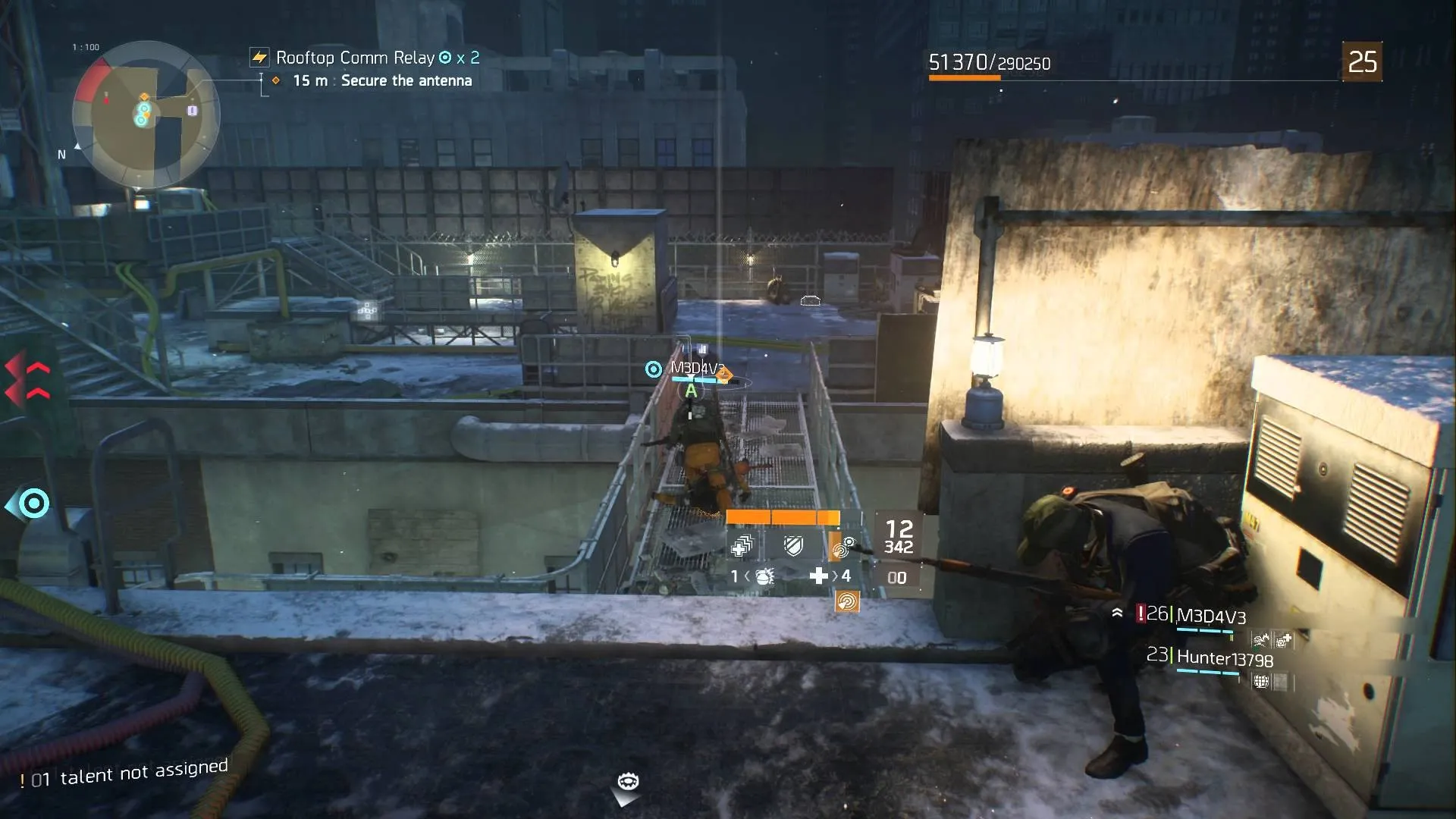Click the 'Secure the antenna' objective text
The width and height of the screenshot is (1456, 819).
(406, 80)
